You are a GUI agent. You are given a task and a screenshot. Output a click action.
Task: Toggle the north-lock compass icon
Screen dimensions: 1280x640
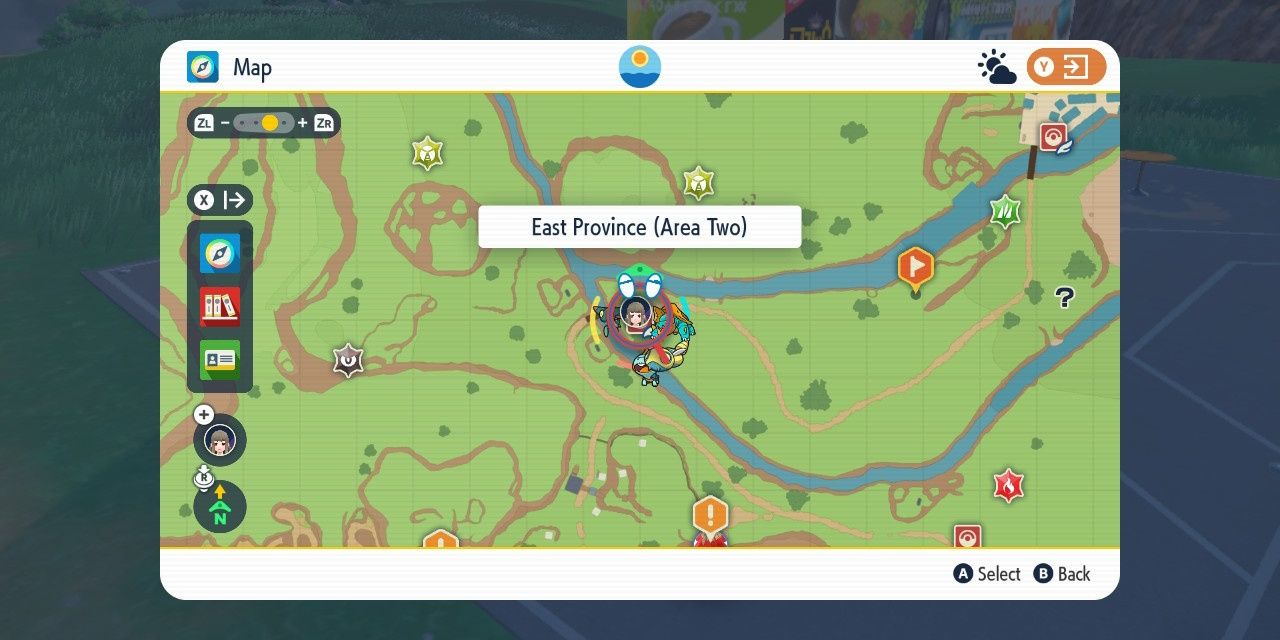click(220, 507)
